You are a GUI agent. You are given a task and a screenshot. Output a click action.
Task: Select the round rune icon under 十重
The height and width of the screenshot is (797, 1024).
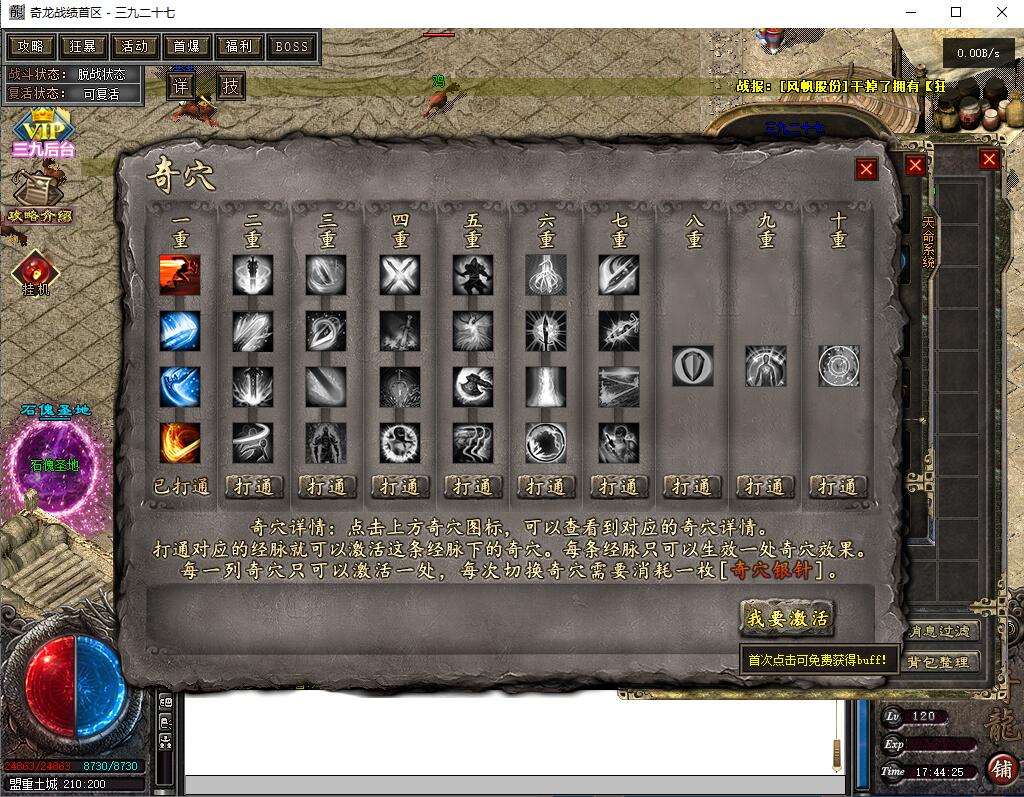[838, 366]
